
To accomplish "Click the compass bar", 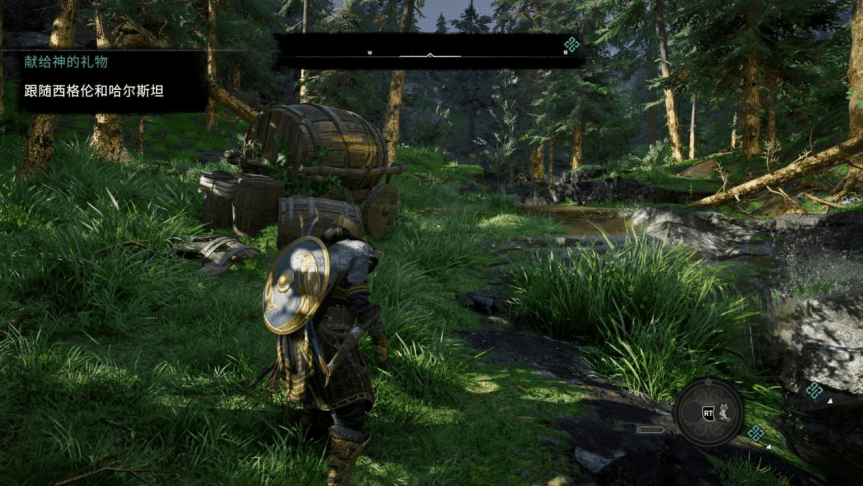I will [x=428, y=52].
